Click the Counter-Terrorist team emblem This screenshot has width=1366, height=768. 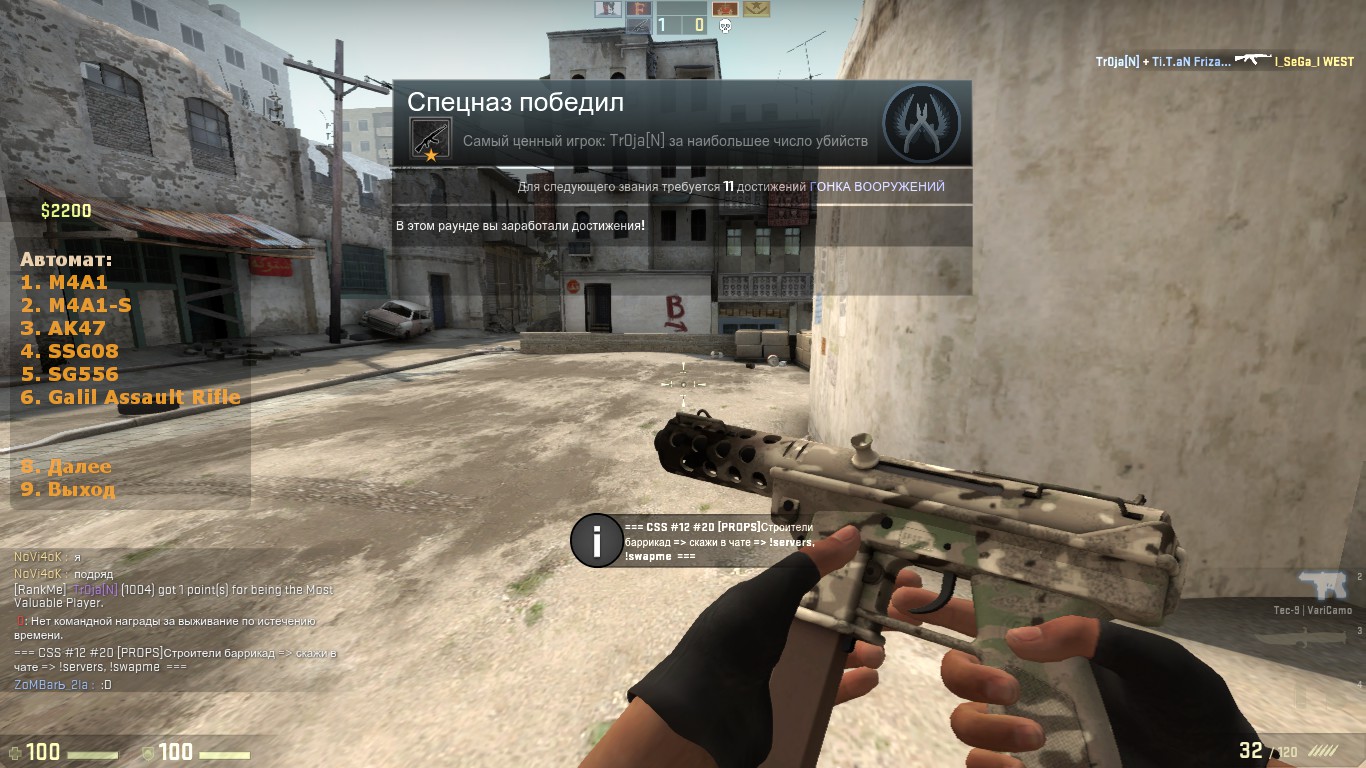pyautogui.click(x=921, y=123)
